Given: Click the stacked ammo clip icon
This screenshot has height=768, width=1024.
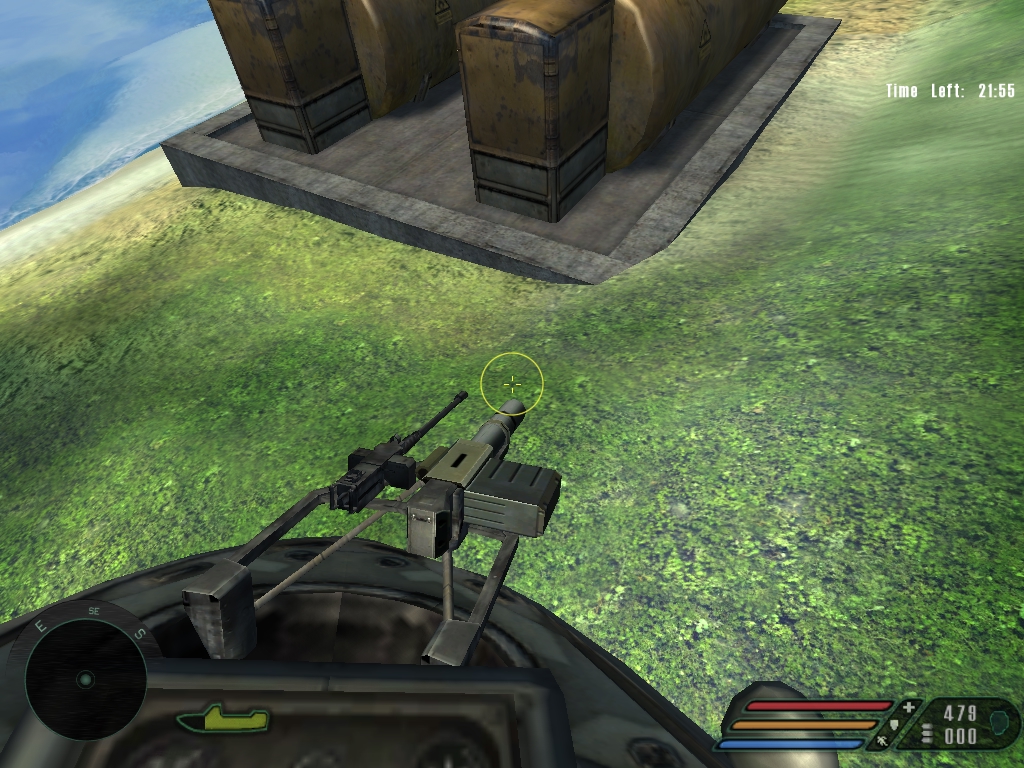Looking at the screenshot, I should click(927, 735).
